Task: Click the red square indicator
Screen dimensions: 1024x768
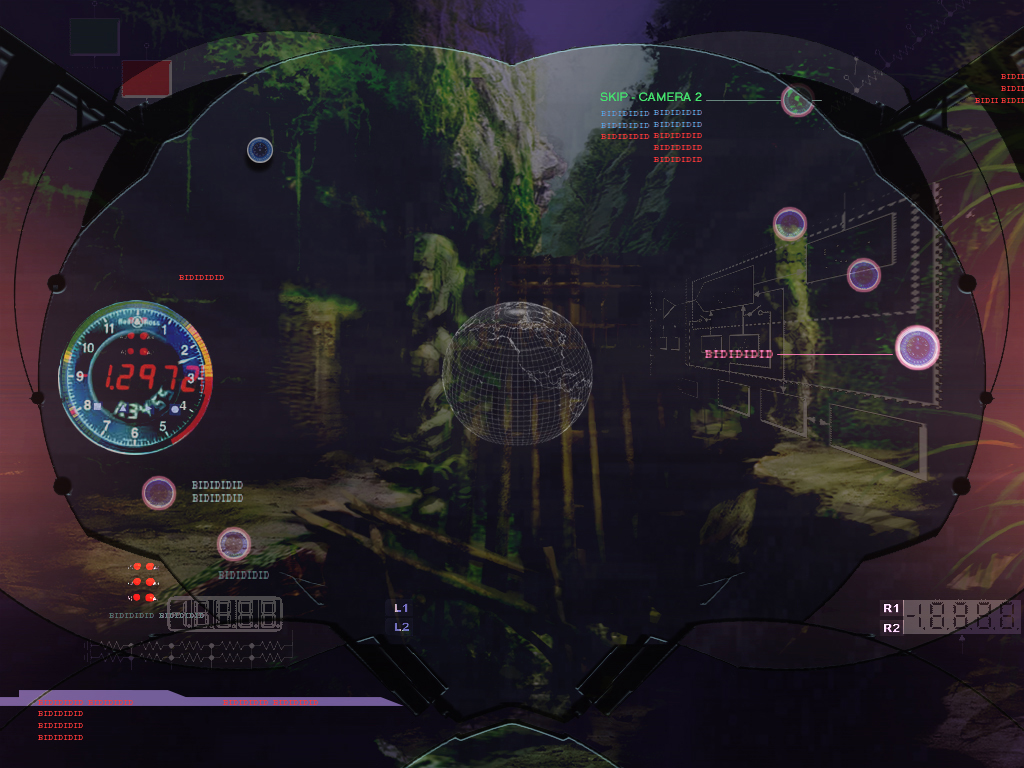Action: click(146, 78)
